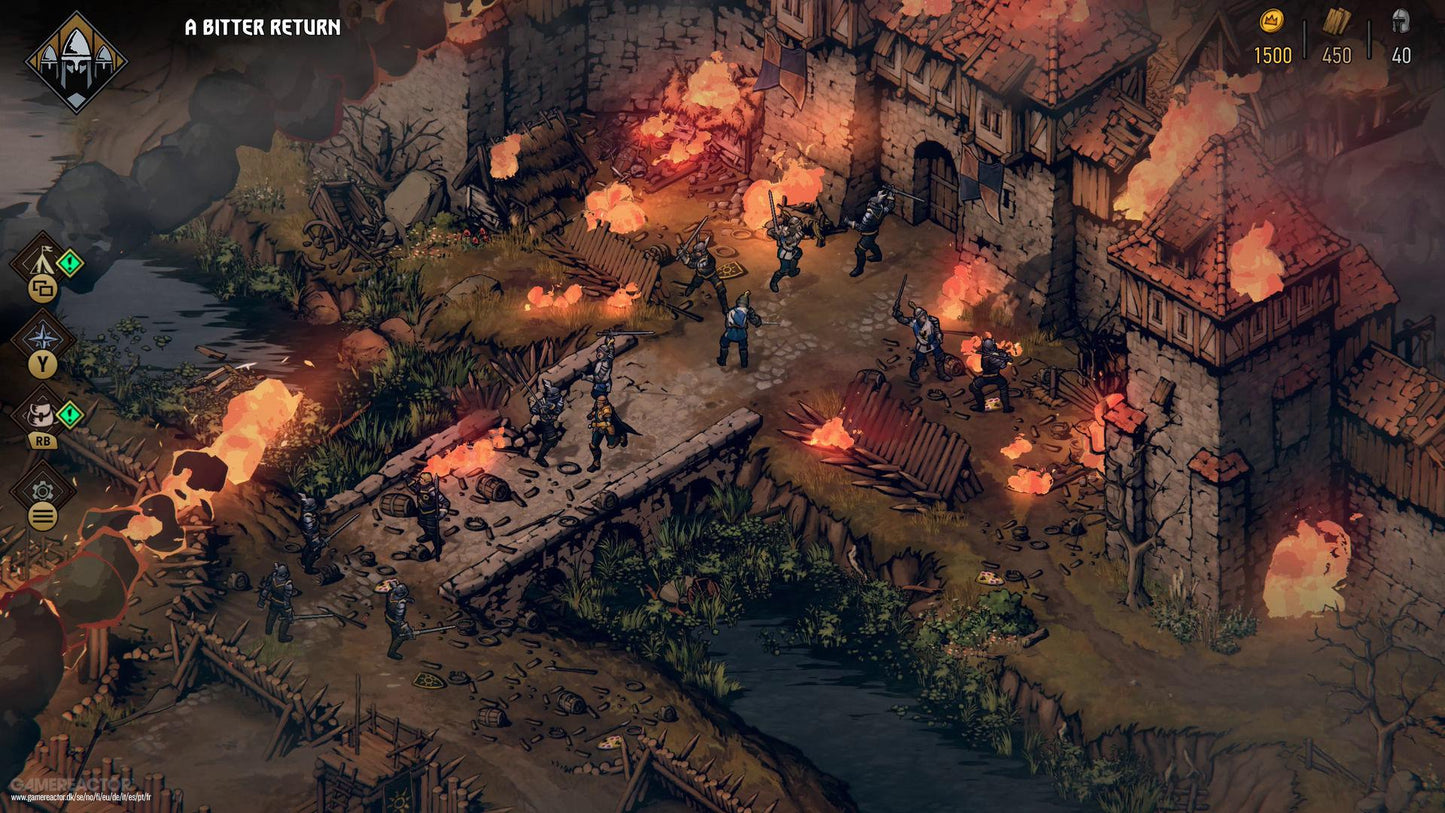This screenshot has width=1445, height=813.
Task: Open the world map using the compass icon
Action: click(41, 337)
